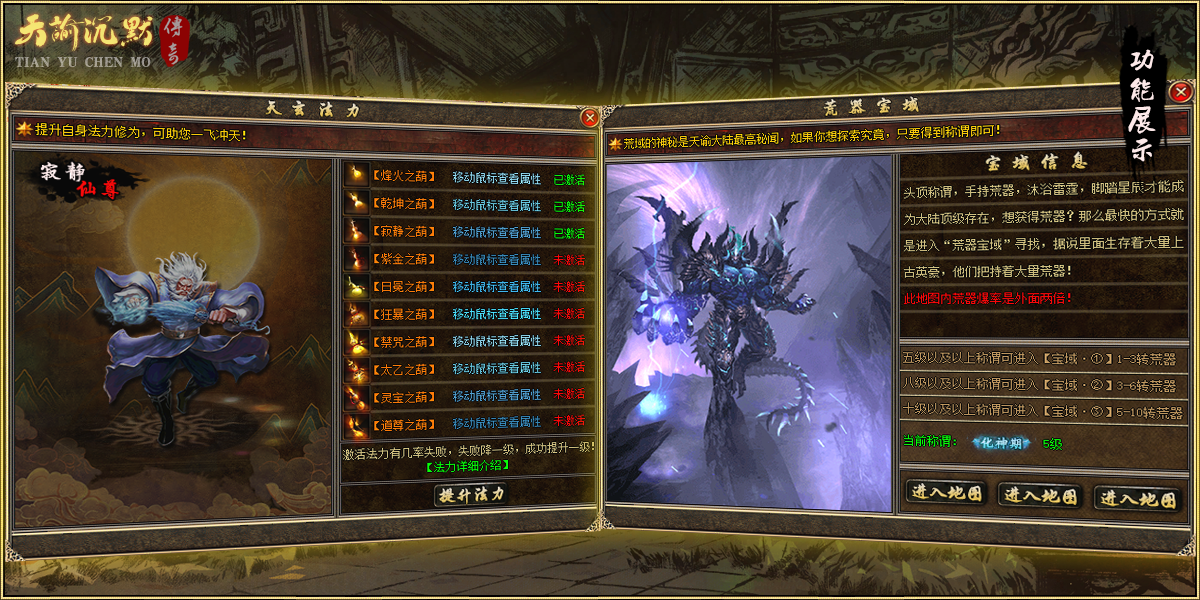Click the 宝域·③ 5-10转荒器 row

coord(1040,411)
